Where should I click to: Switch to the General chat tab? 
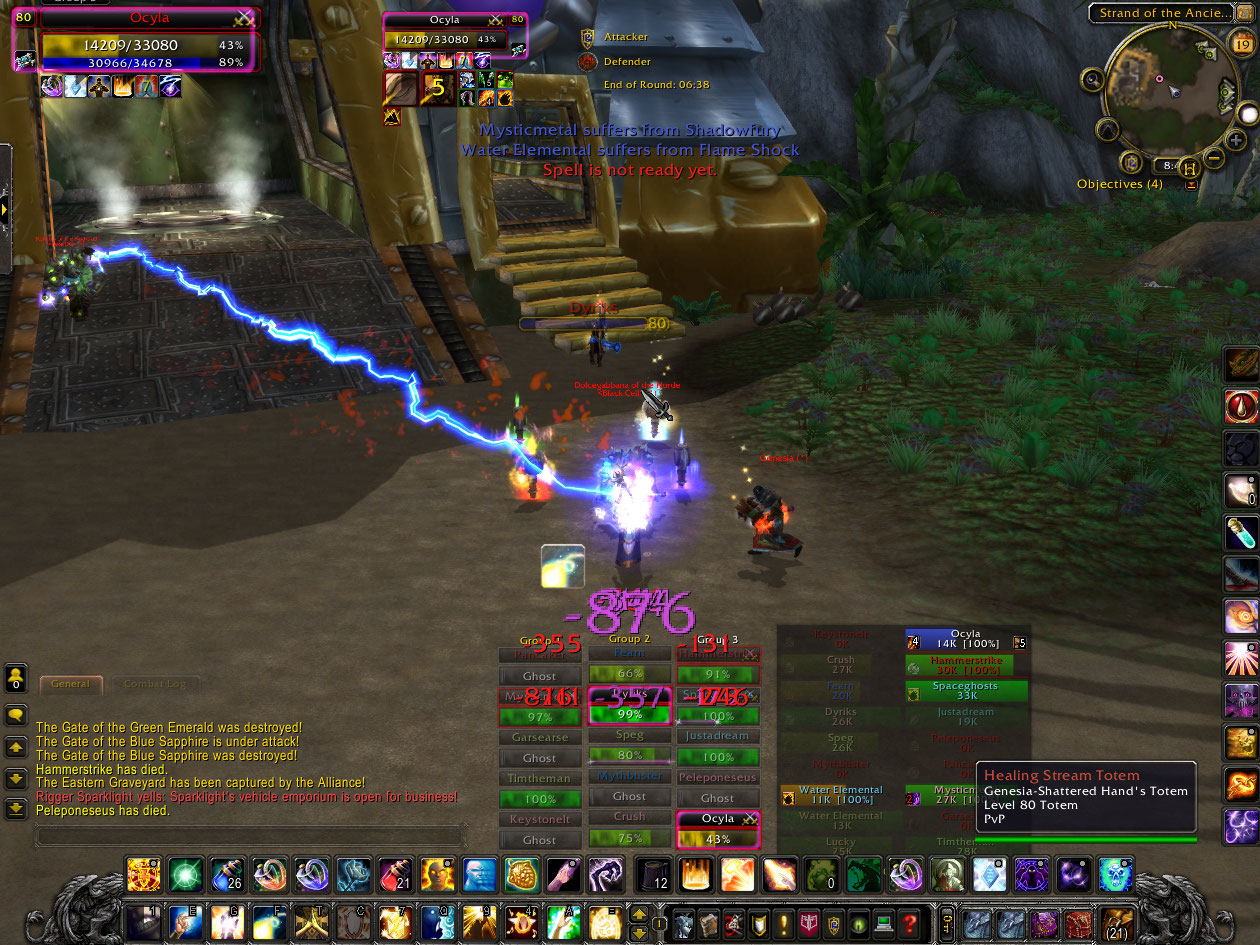click(70, 684)
